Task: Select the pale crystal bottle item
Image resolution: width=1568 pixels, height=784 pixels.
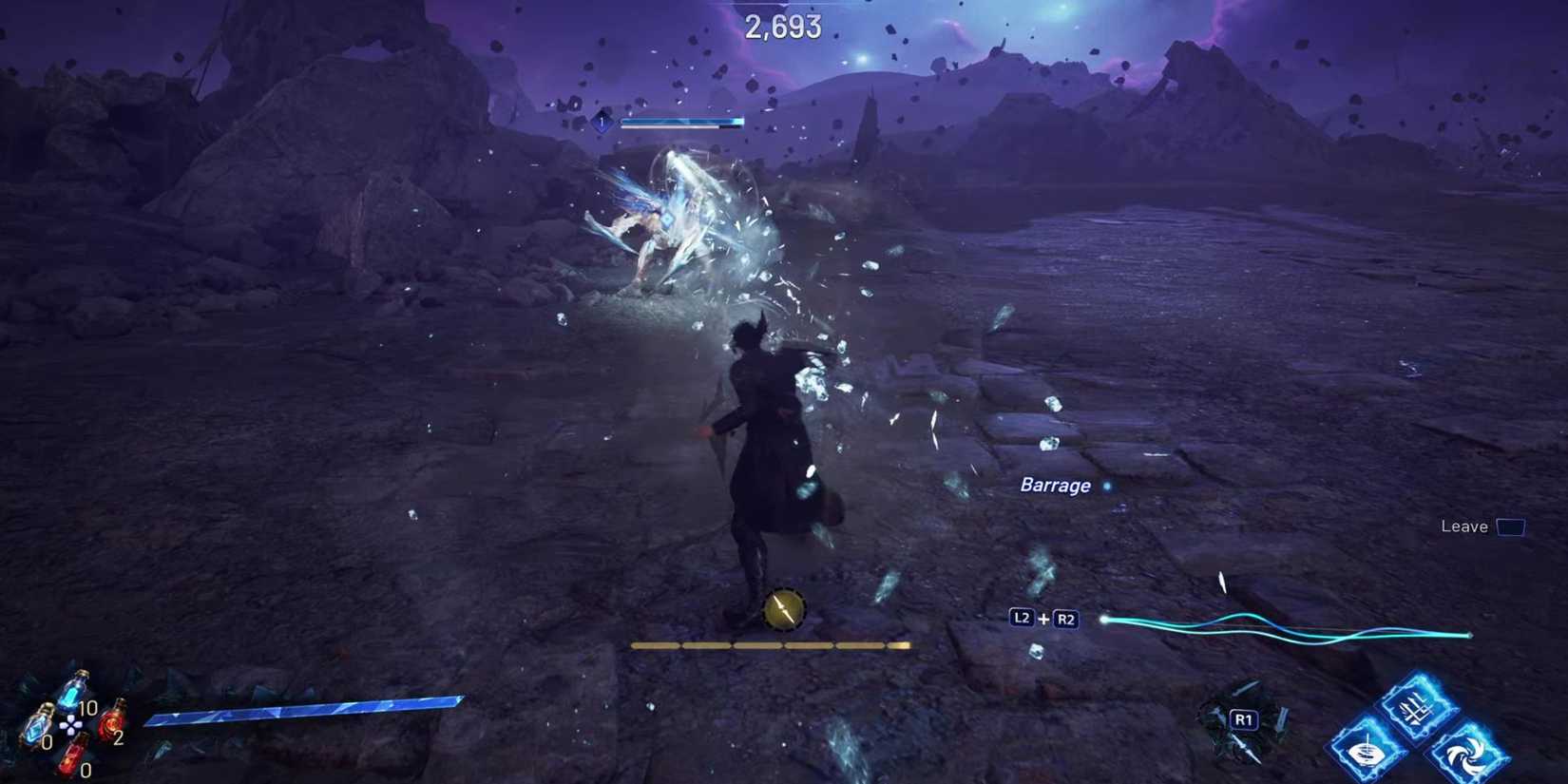Action: 38,725
